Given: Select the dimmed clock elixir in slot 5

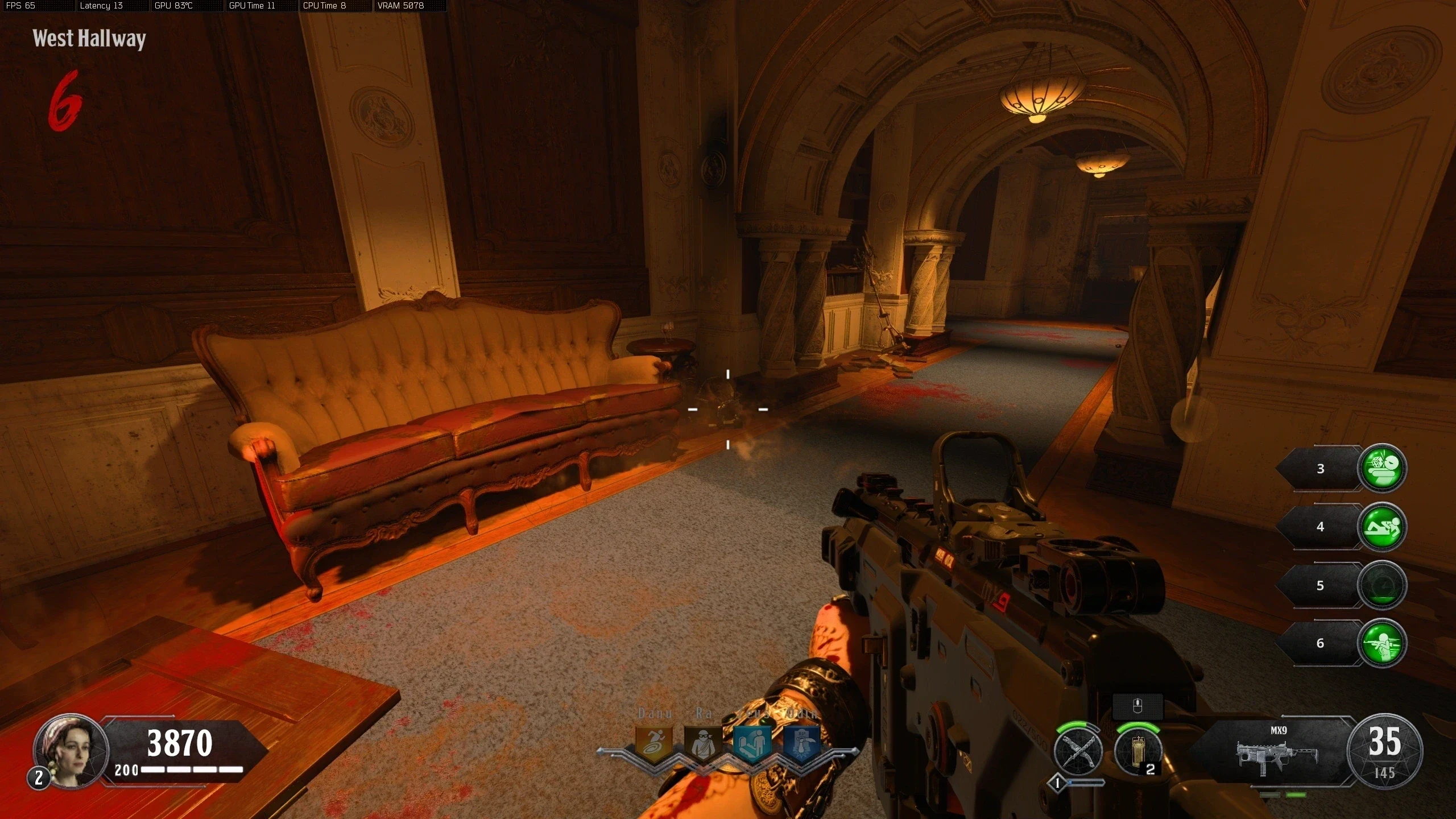Looking at the screenshot, I should [x=1381, y=585].
